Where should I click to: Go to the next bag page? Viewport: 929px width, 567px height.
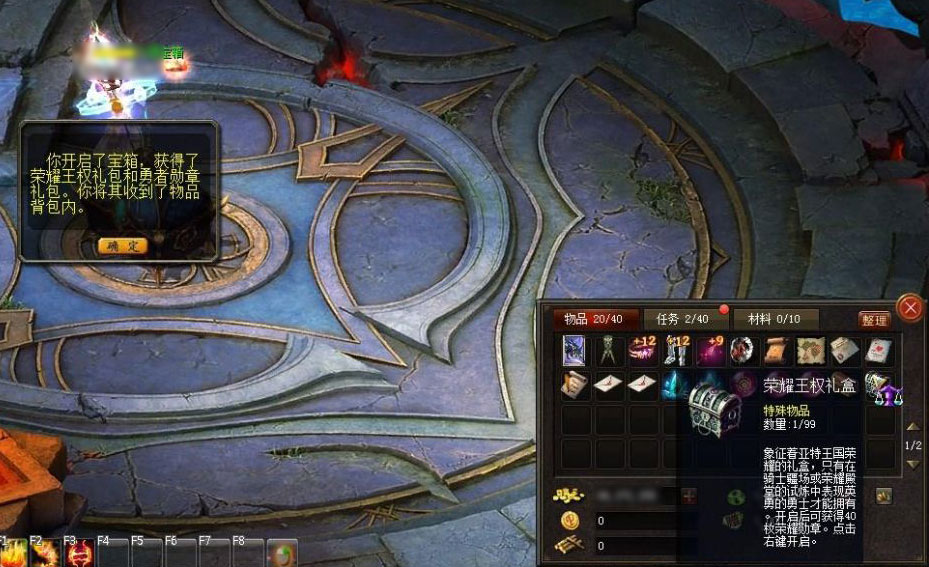tap(911, 464)
